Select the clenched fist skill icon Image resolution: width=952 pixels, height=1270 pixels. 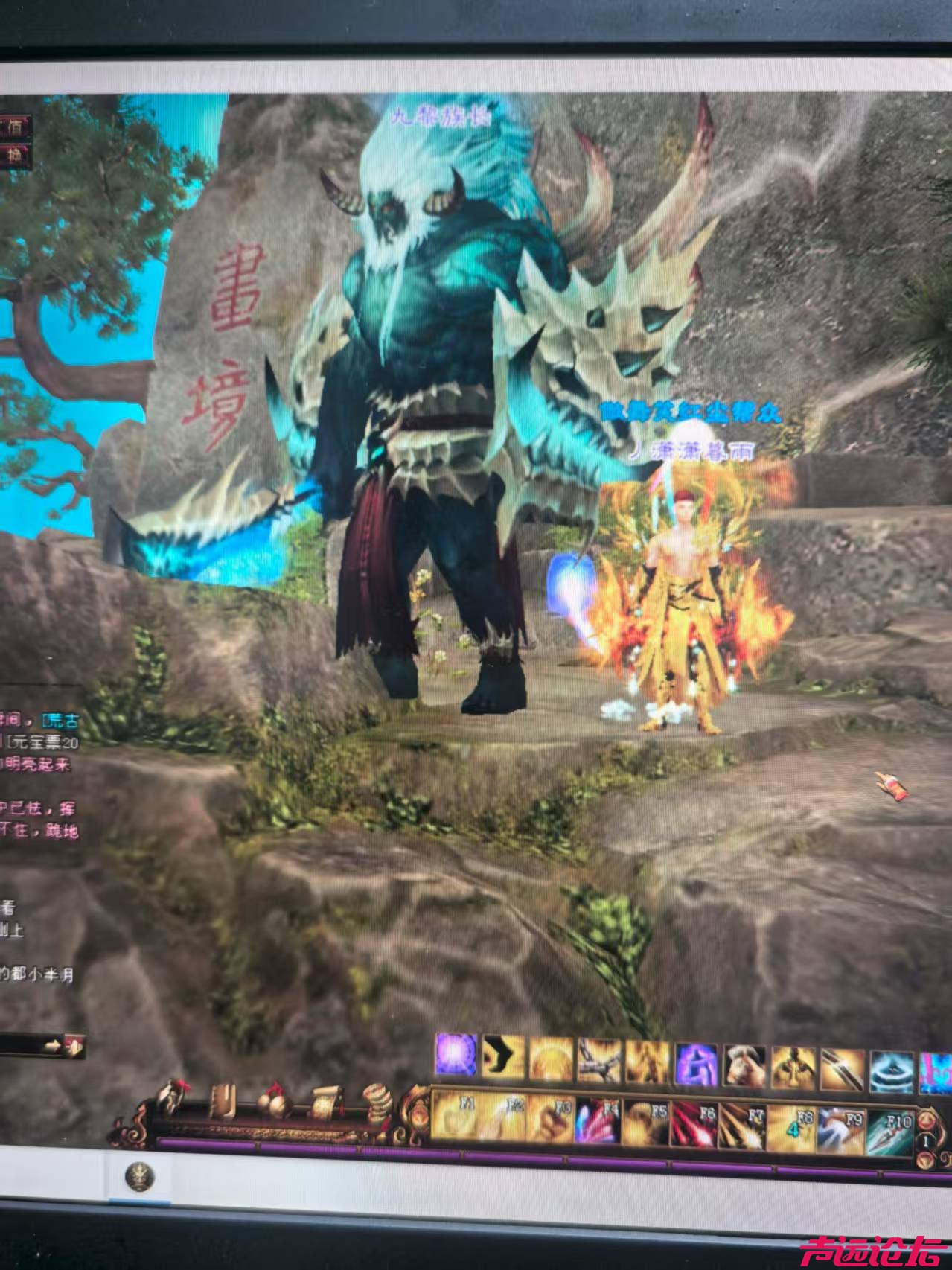744,1066
